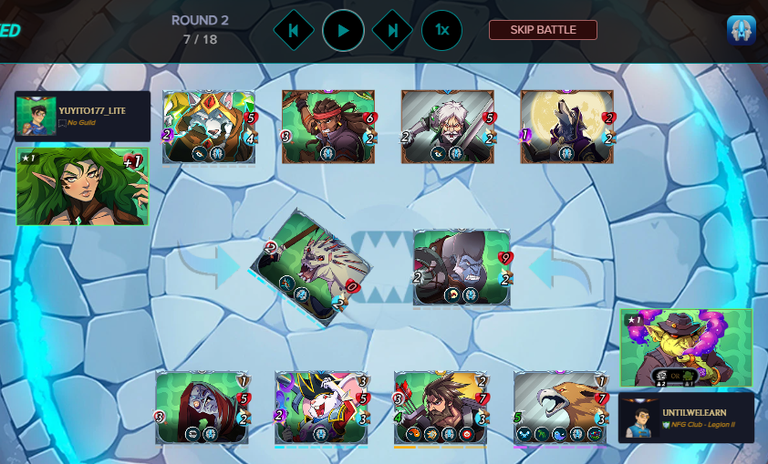Step back to previous battle action
Screen dimensions: 768x464
click(x=293, y=30)
